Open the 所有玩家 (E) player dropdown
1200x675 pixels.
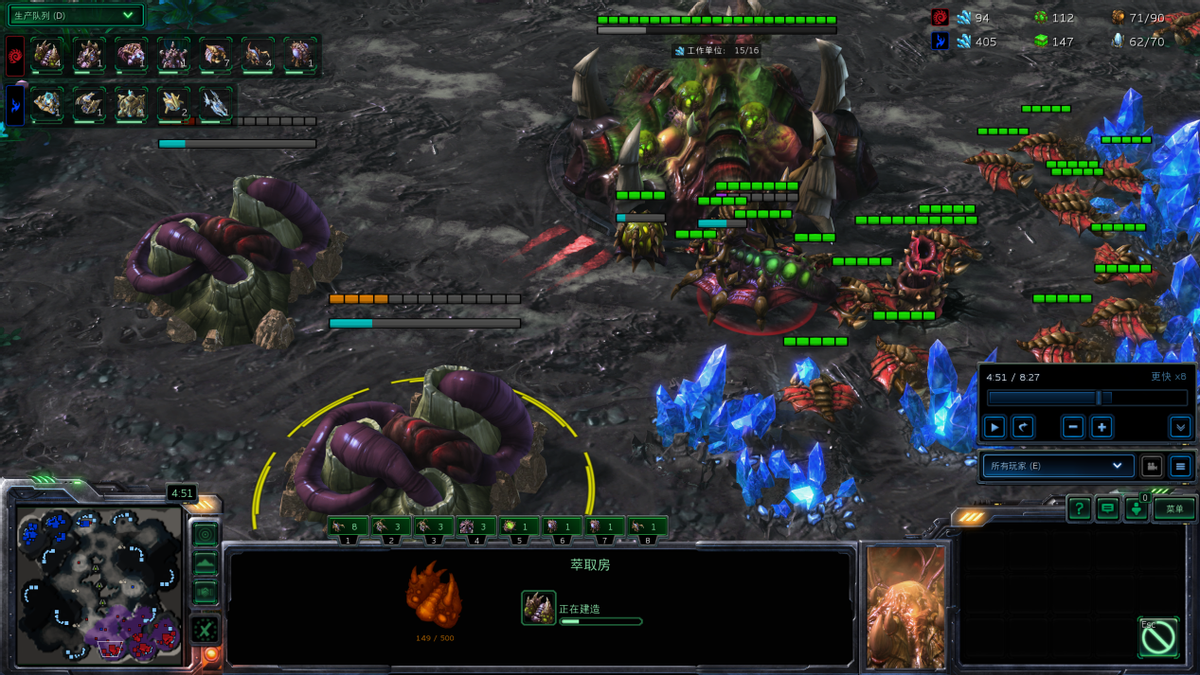tap(1058, 466)
